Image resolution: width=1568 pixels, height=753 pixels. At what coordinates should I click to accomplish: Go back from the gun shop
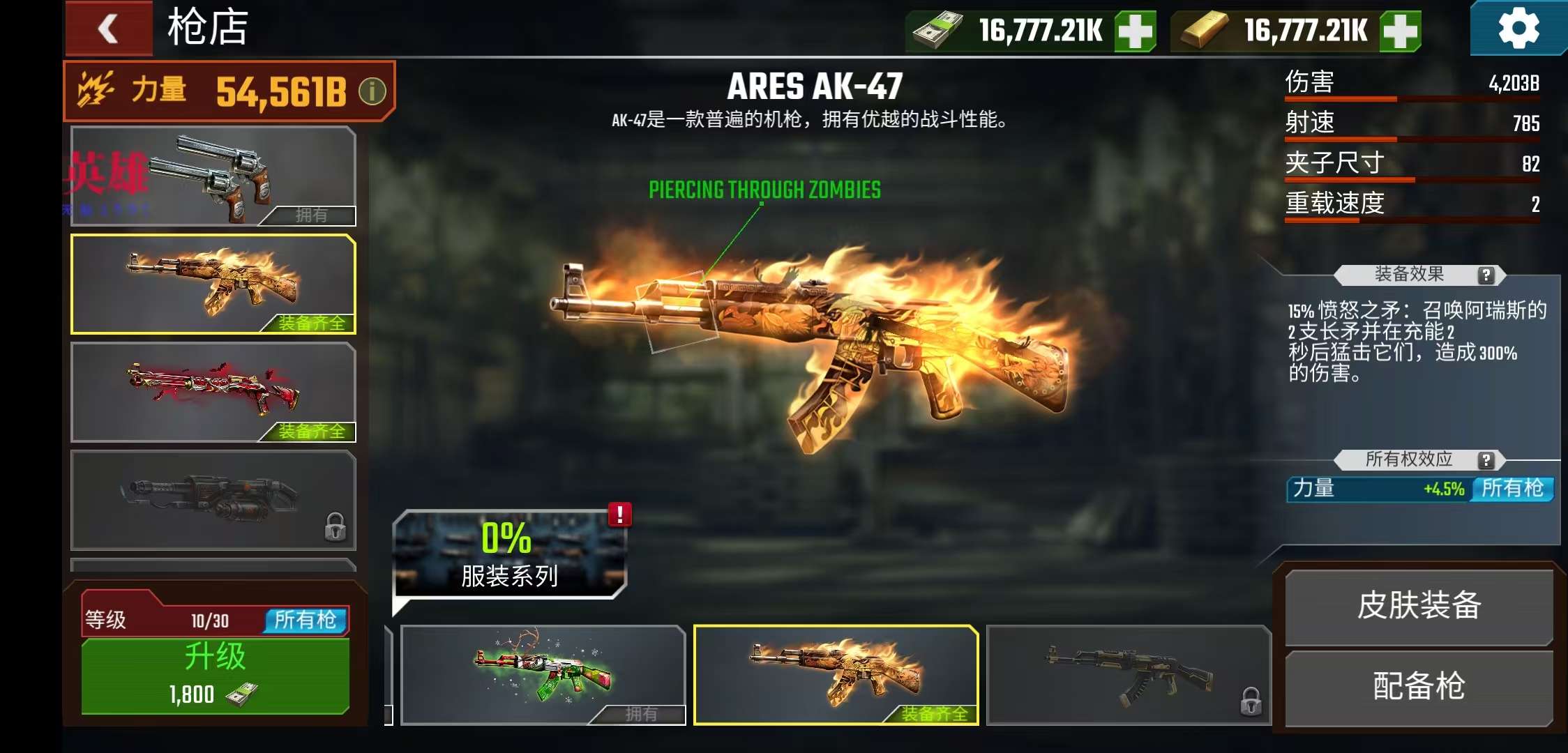(x=109, y=29)
